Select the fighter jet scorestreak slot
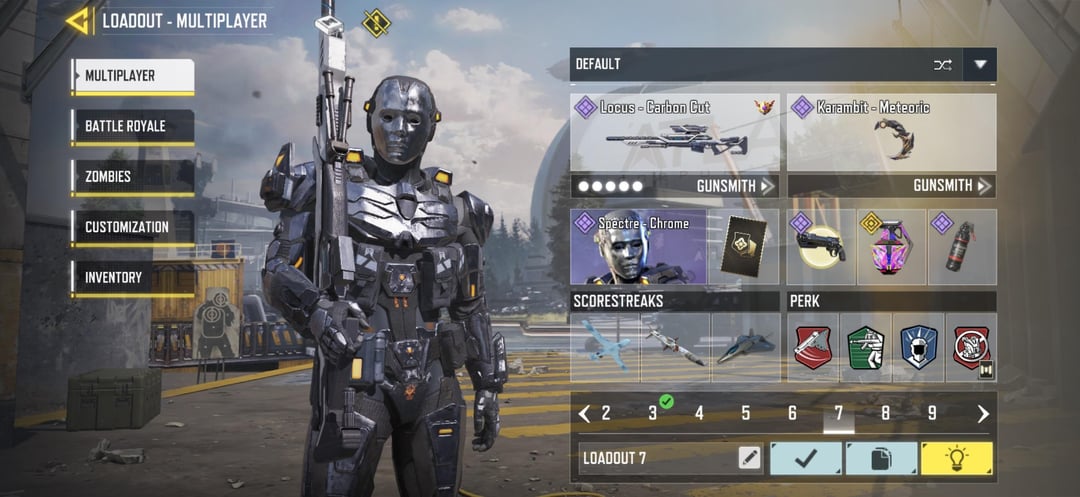 745,347
